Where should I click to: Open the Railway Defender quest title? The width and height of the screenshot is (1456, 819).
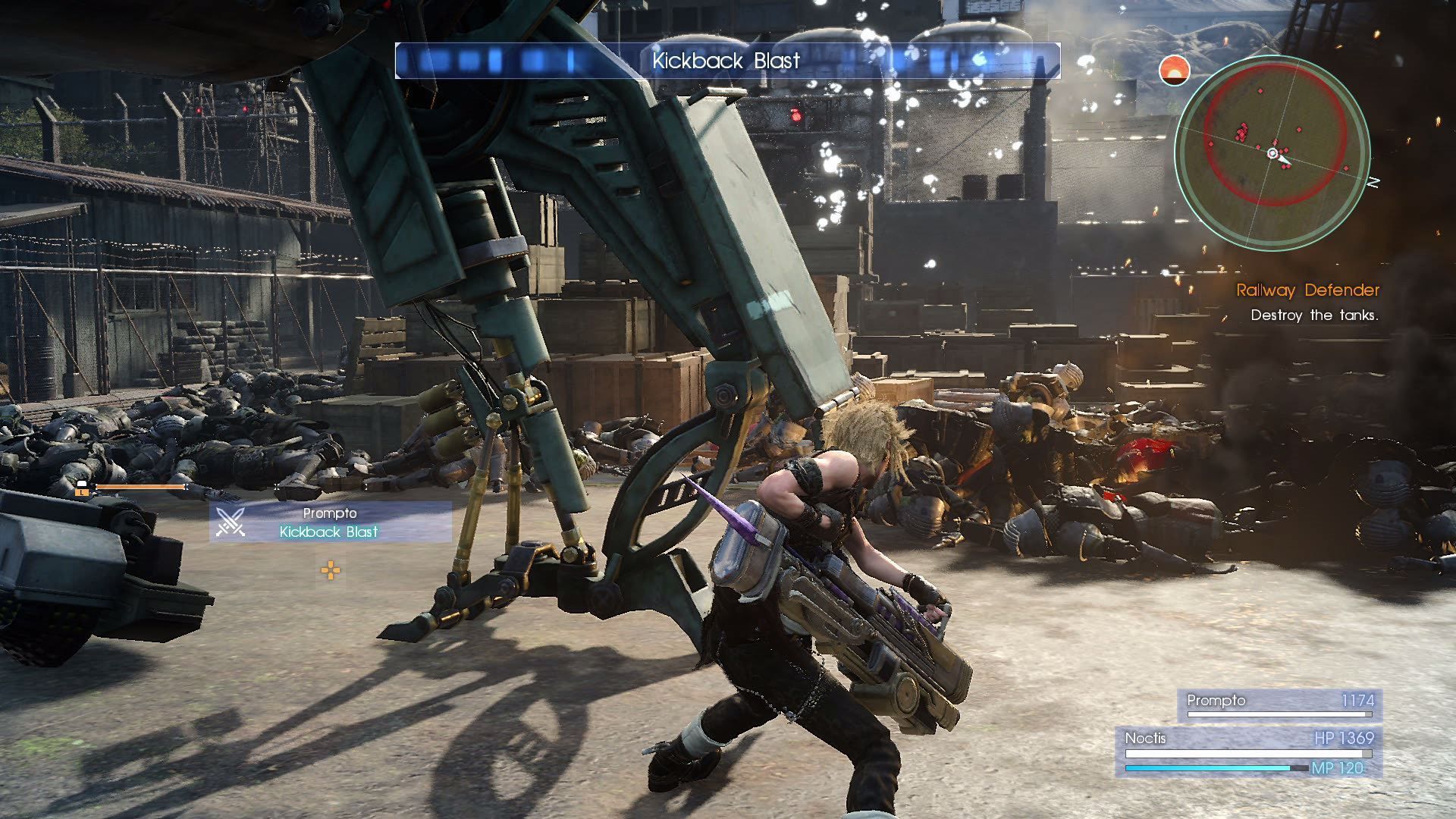(1307, 290)
